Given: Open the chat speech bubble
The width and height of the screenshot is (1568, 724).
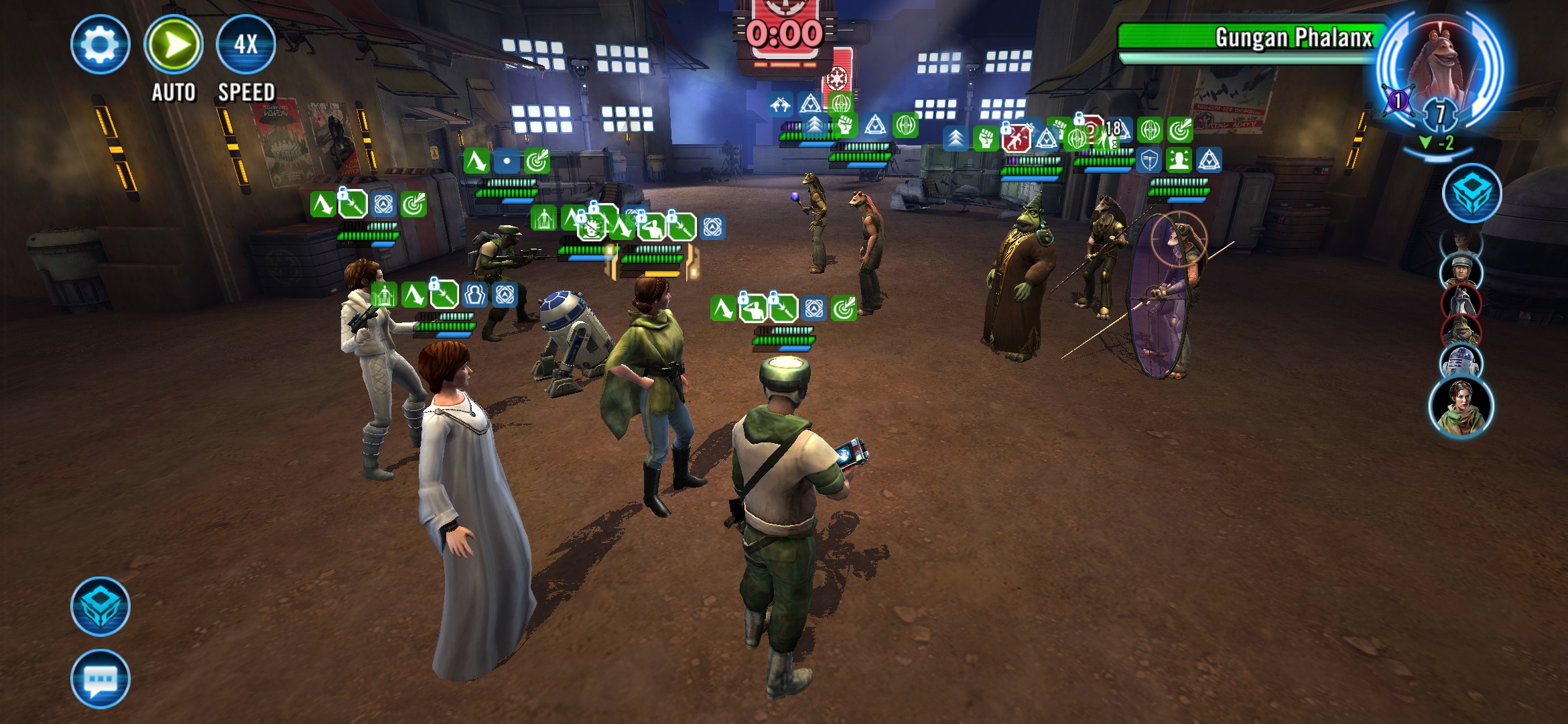Looking at the screenshot, I should tap(101, 679).
